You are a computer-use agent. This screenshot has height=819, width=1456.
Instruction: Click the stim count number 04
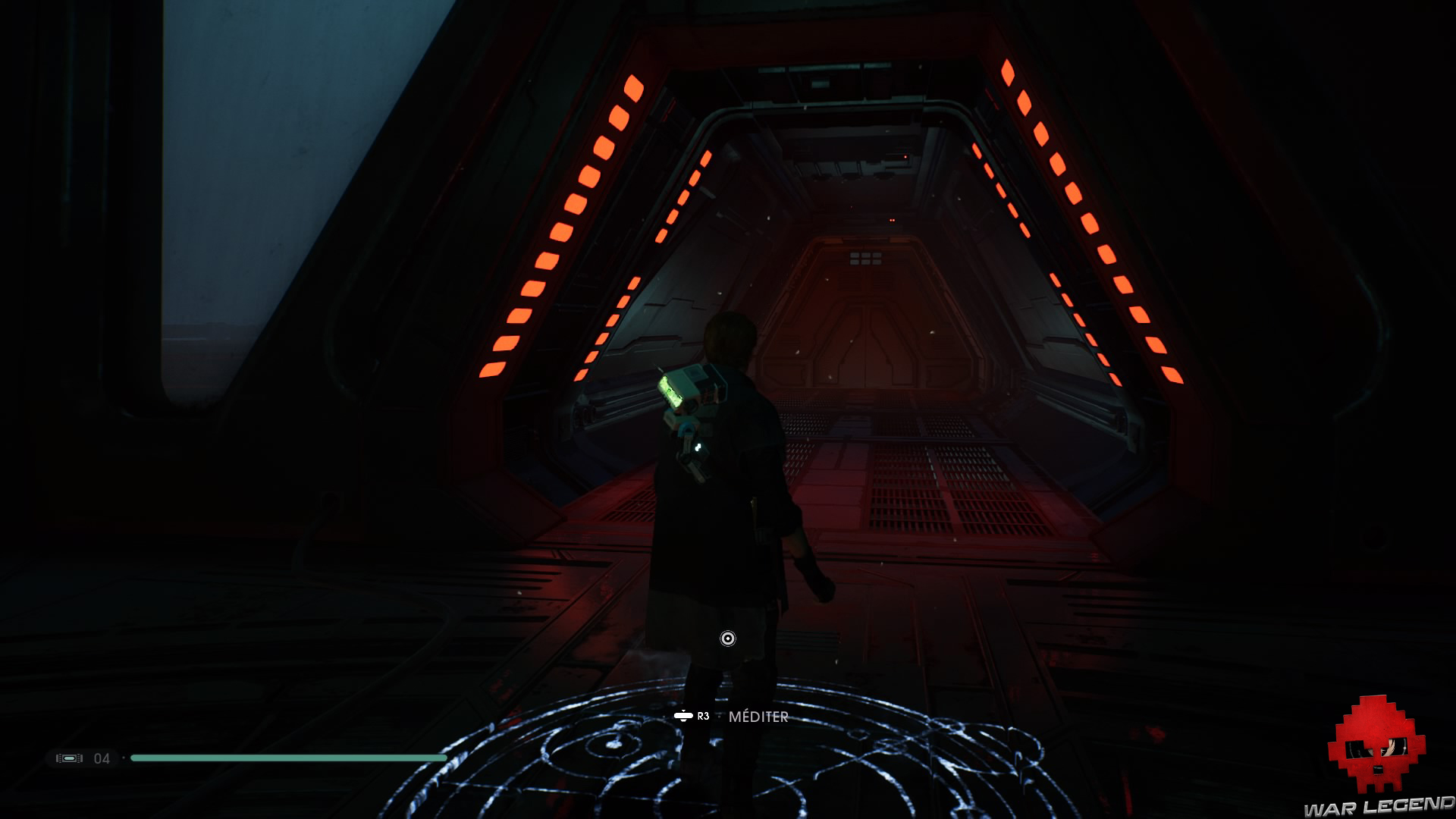coord(102,758)
